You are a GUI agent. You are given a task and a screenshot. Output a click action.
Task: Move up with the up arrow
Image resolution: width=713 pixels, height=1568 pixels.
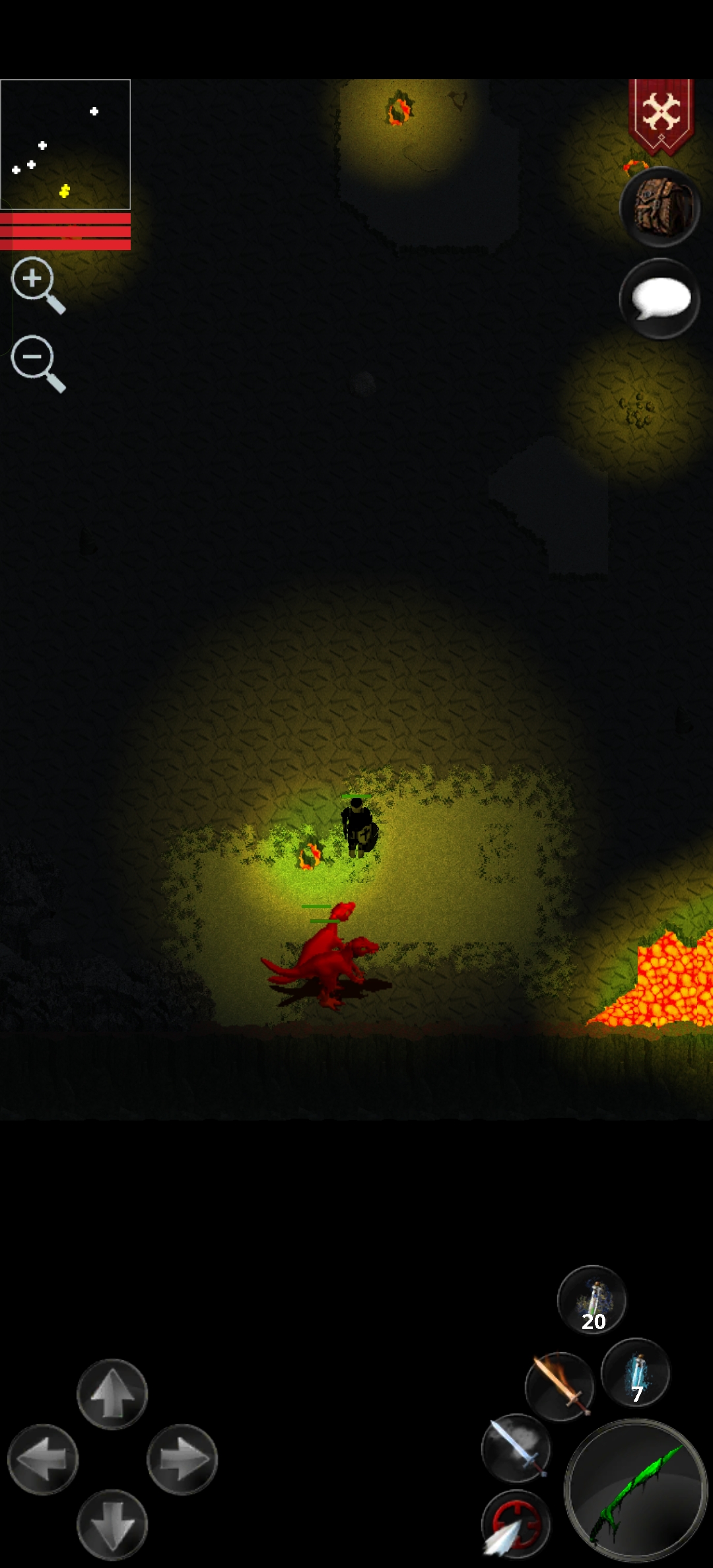(x=112, y=1394)
